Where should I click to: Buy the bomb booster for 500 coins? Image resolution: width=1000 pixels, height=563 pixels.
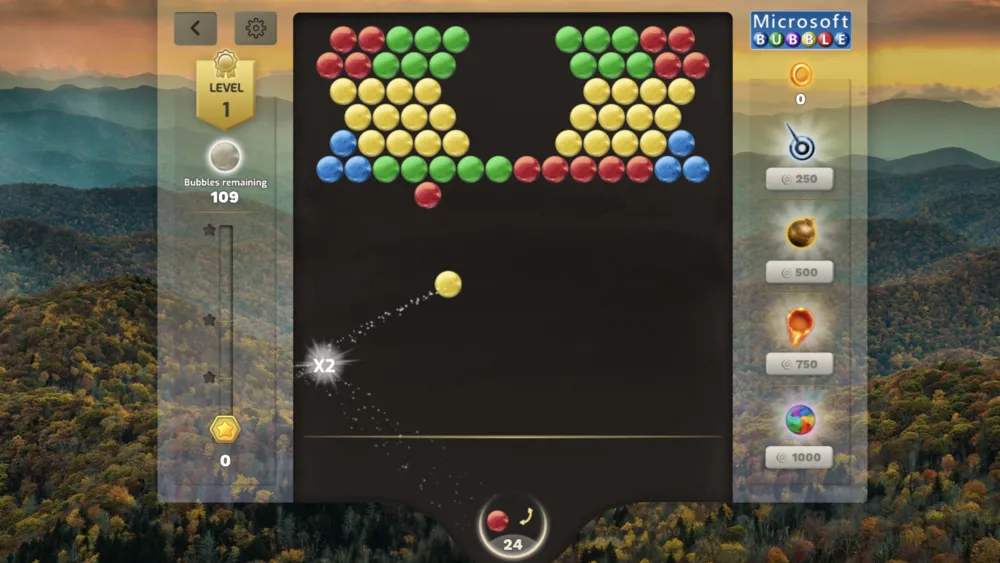click(x=800, y=272)
